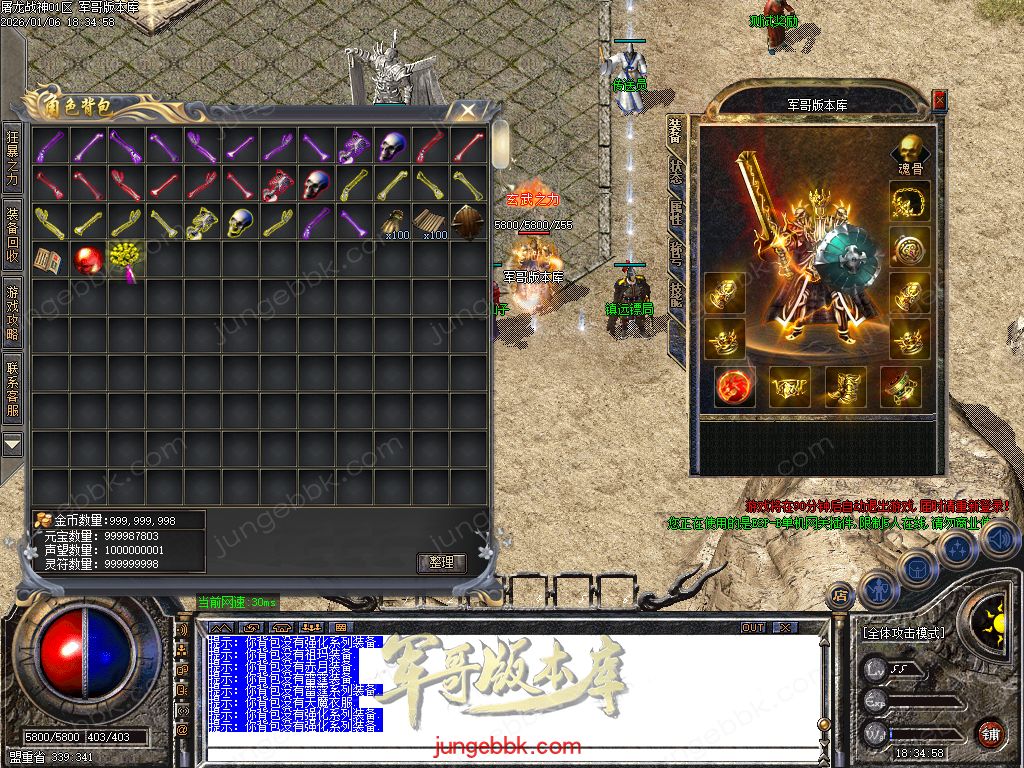Screen dimensions: 1024x768
Task: Open the 装备回收 equipment recycle menu
Action: click(x=12, y=234)
